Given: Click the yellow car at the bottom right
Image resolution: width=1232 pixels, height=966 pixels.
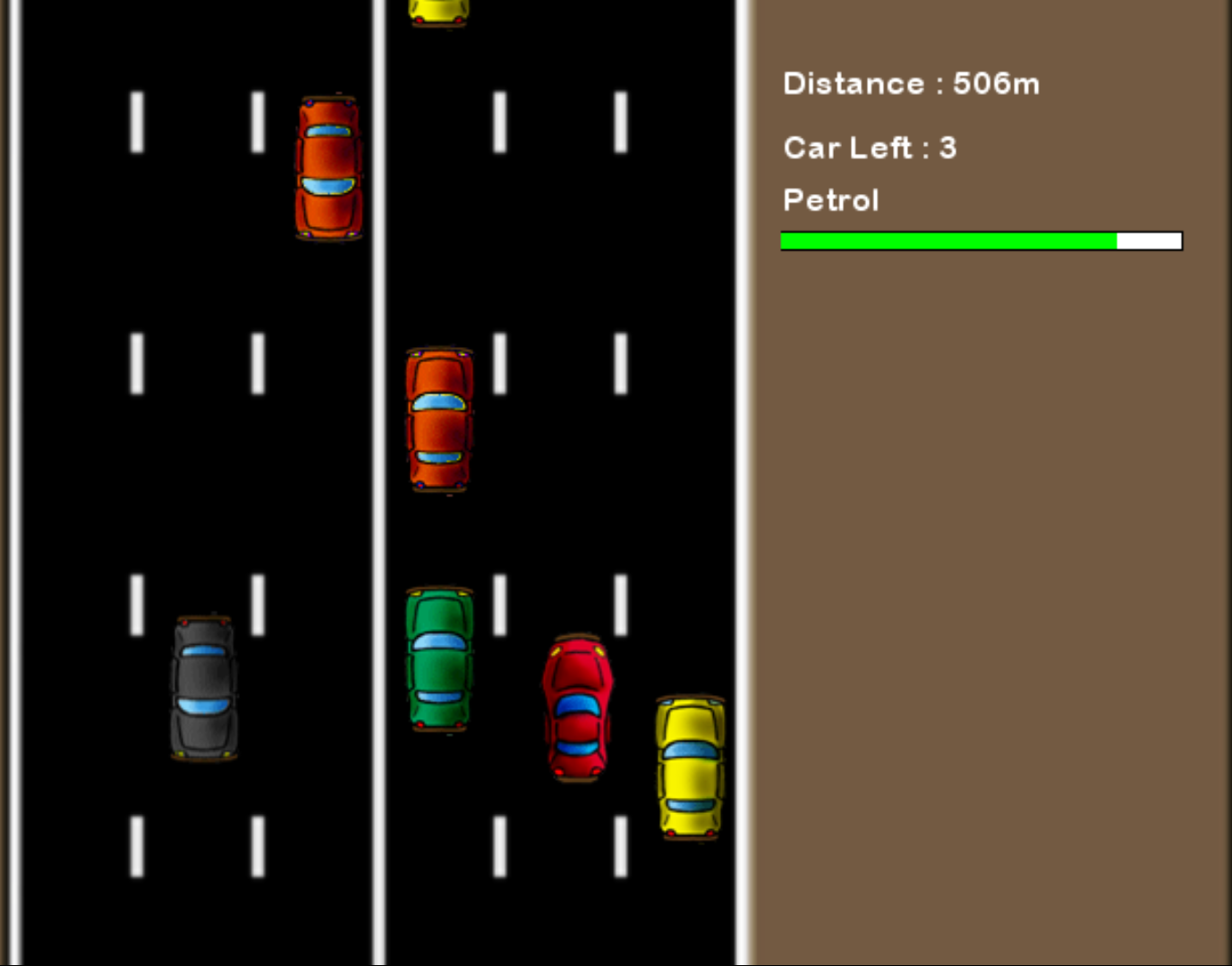Looking at the screenshot, I should coord(688,767).
